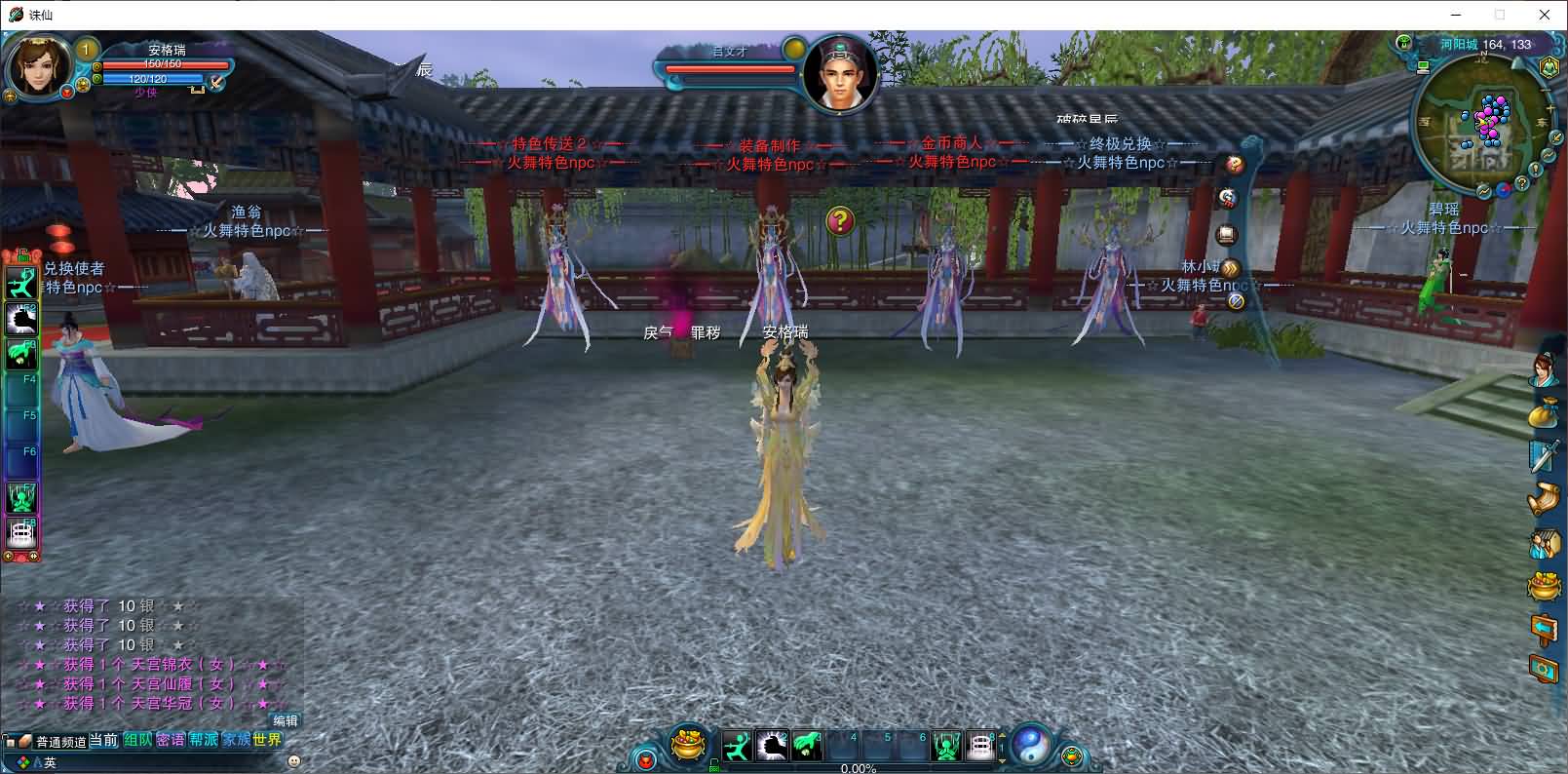This screenshot has width=1568, height=774.
Task: Open the 帮派 guild chat tab
Action: (203, 740)
